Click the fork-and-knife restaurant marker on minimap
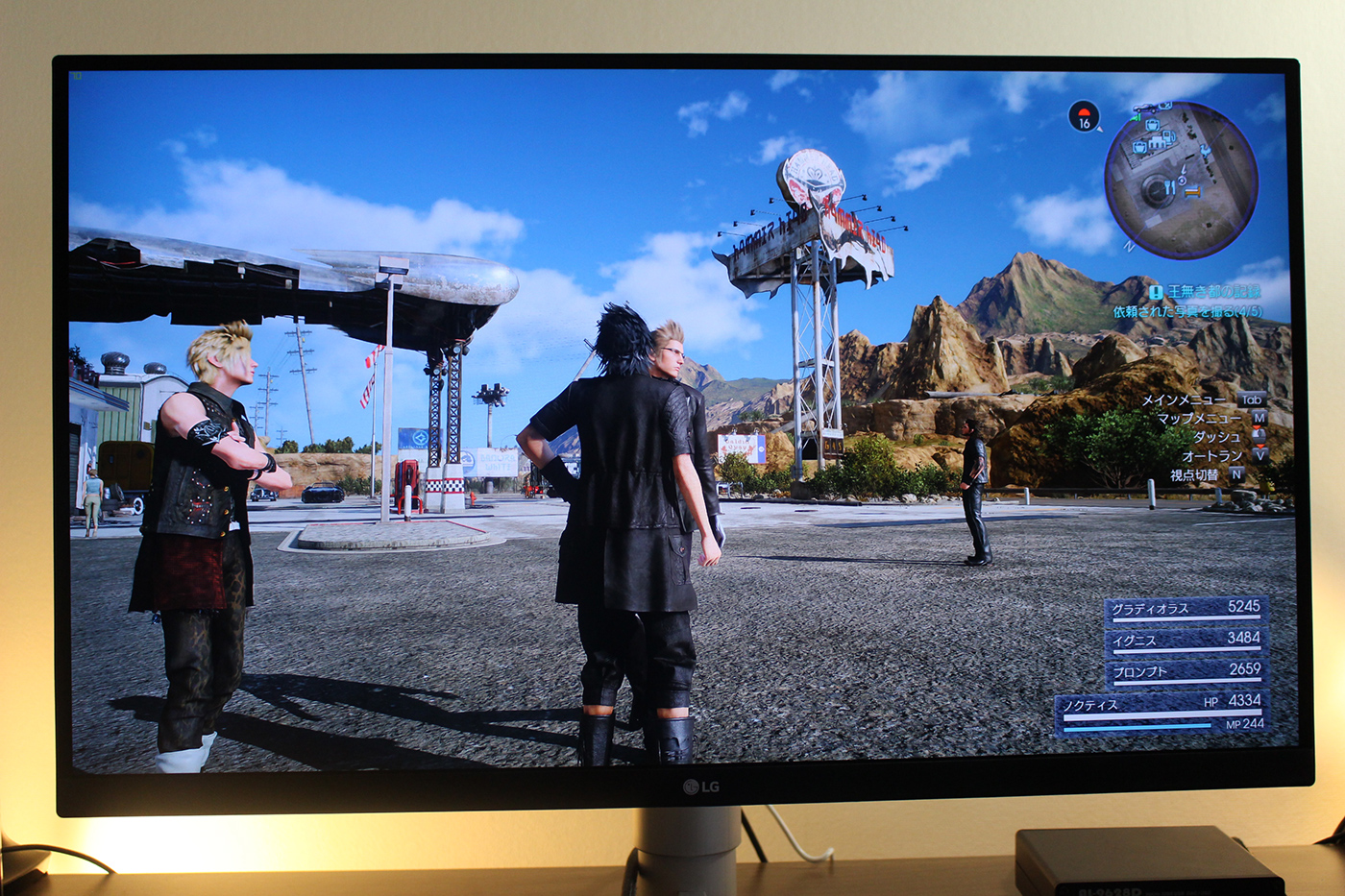The image size is (1345, 896). (1169, 187)
